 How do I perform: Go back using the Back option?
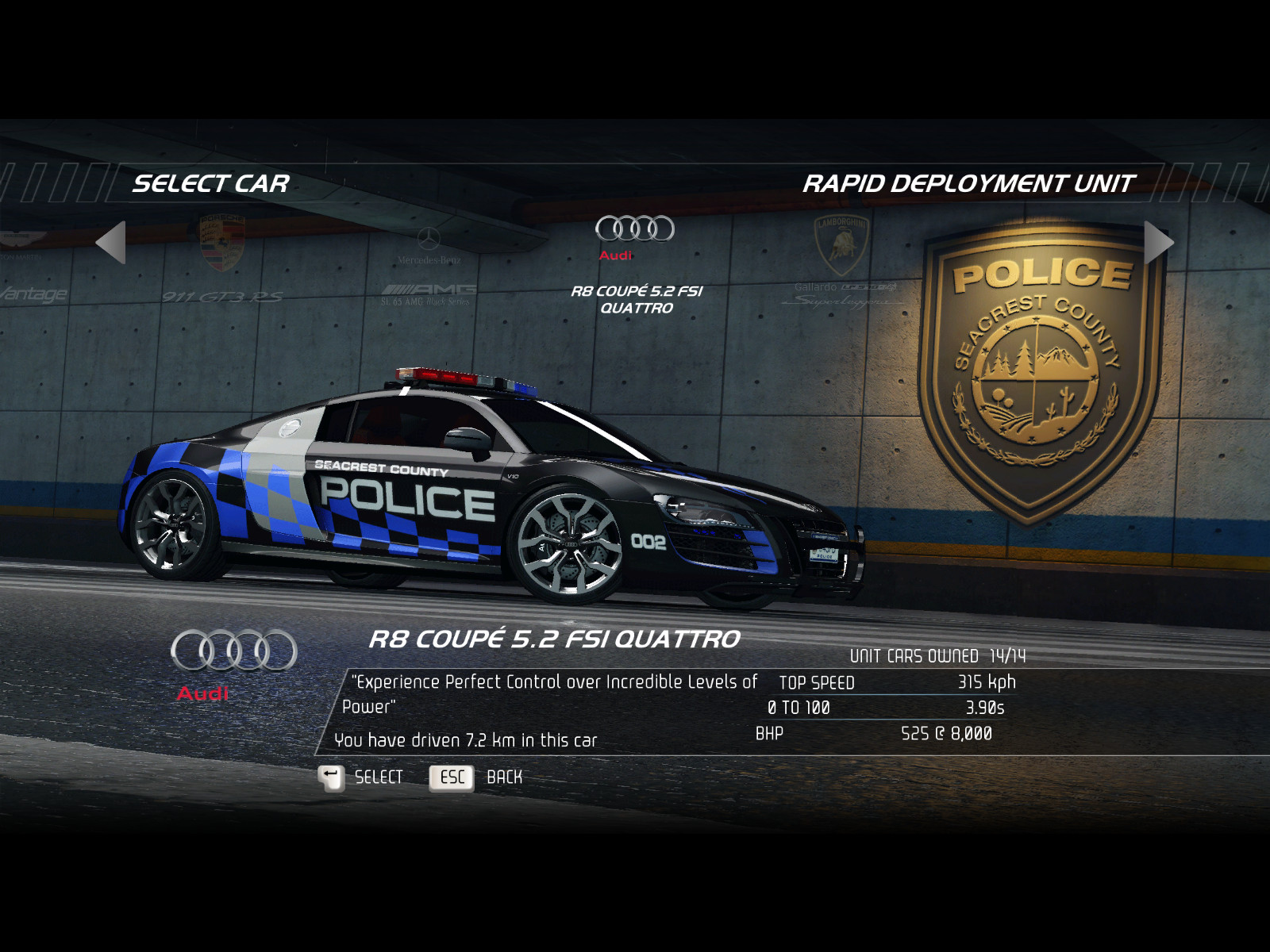click(476, 777)
